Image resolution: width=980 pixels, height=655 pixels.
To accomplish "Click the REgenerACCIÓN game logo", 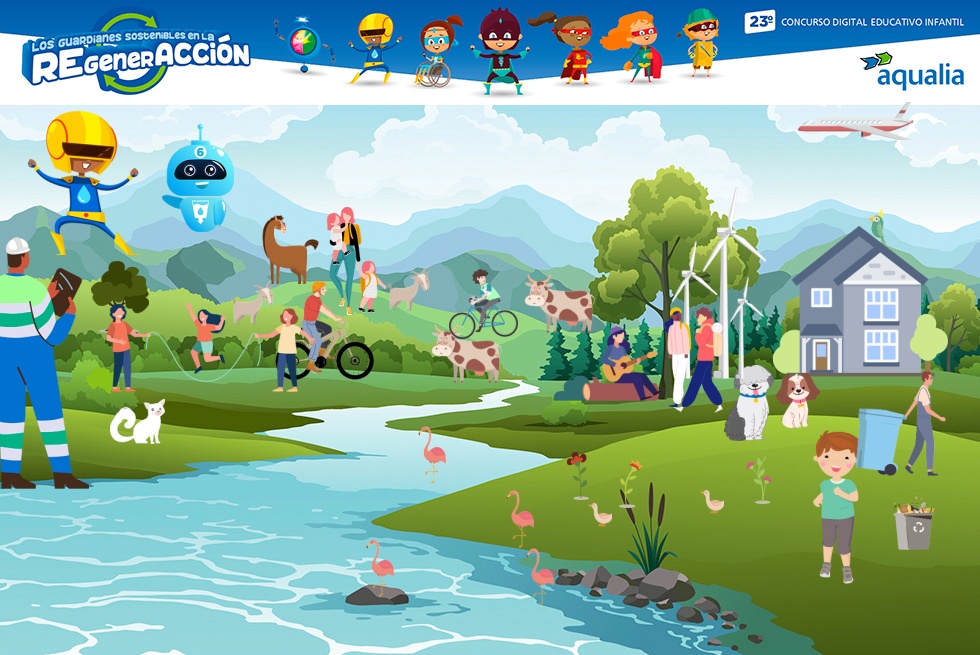I will tap(136, 53).
